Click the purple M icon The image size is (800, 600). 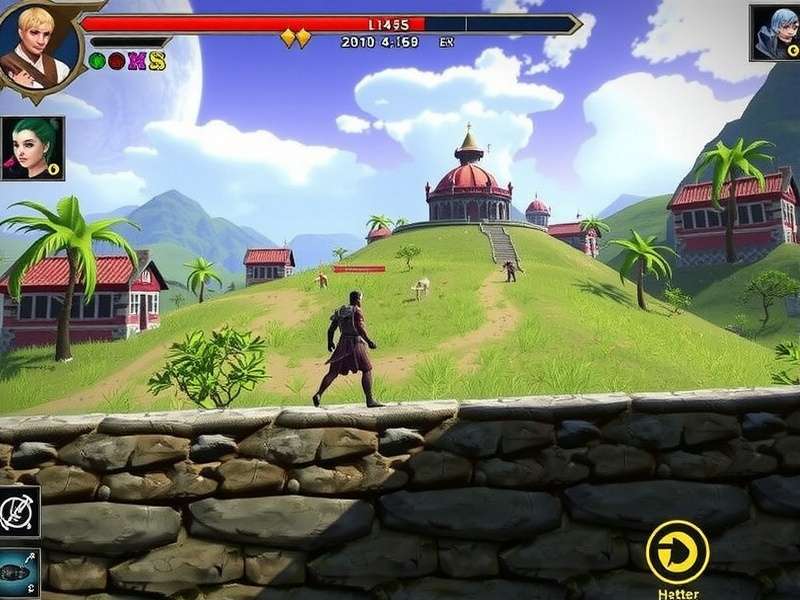click(136, 61)
